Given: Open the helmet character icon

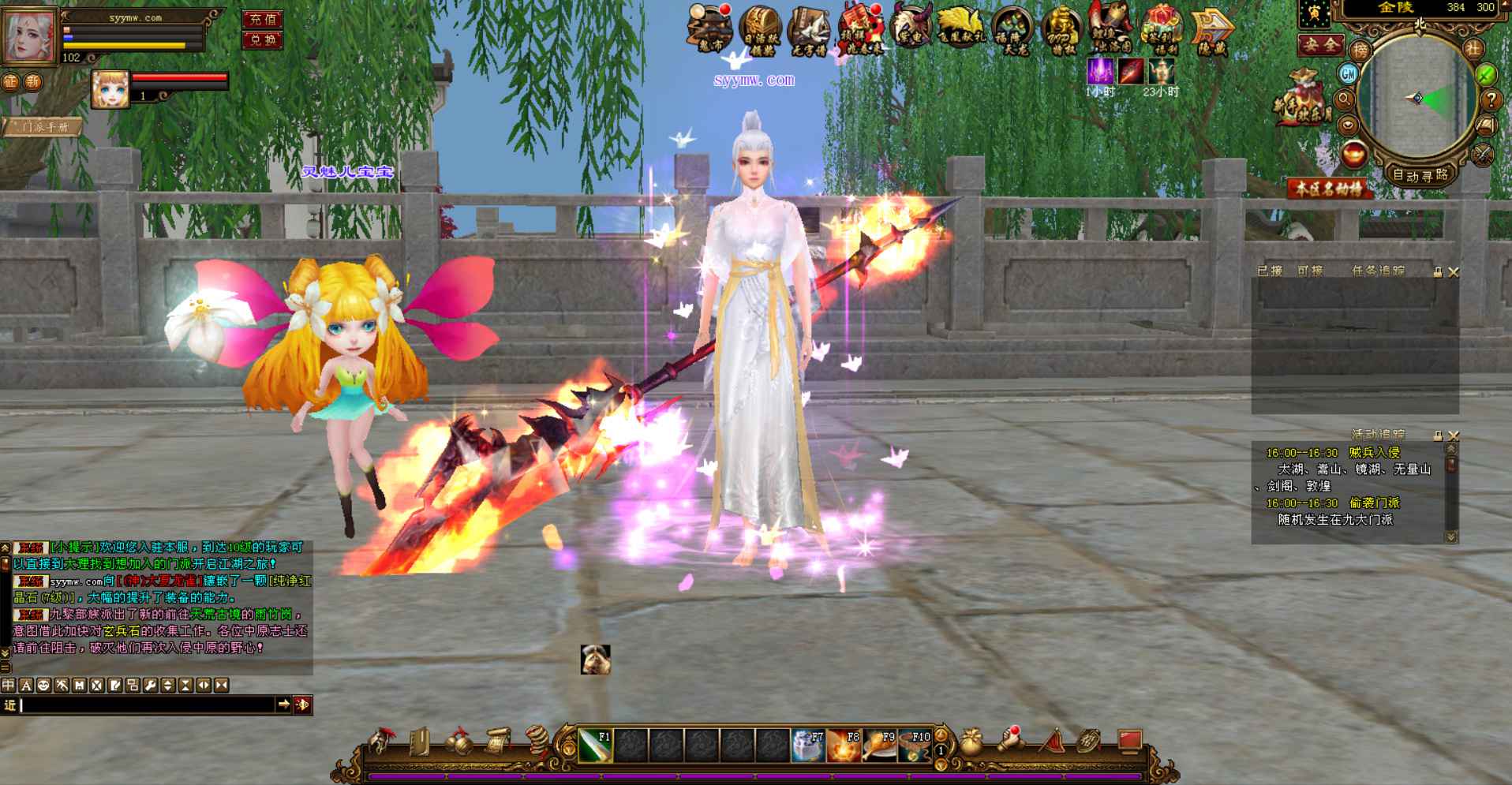Looking at the screenshot, I should 382,742.
